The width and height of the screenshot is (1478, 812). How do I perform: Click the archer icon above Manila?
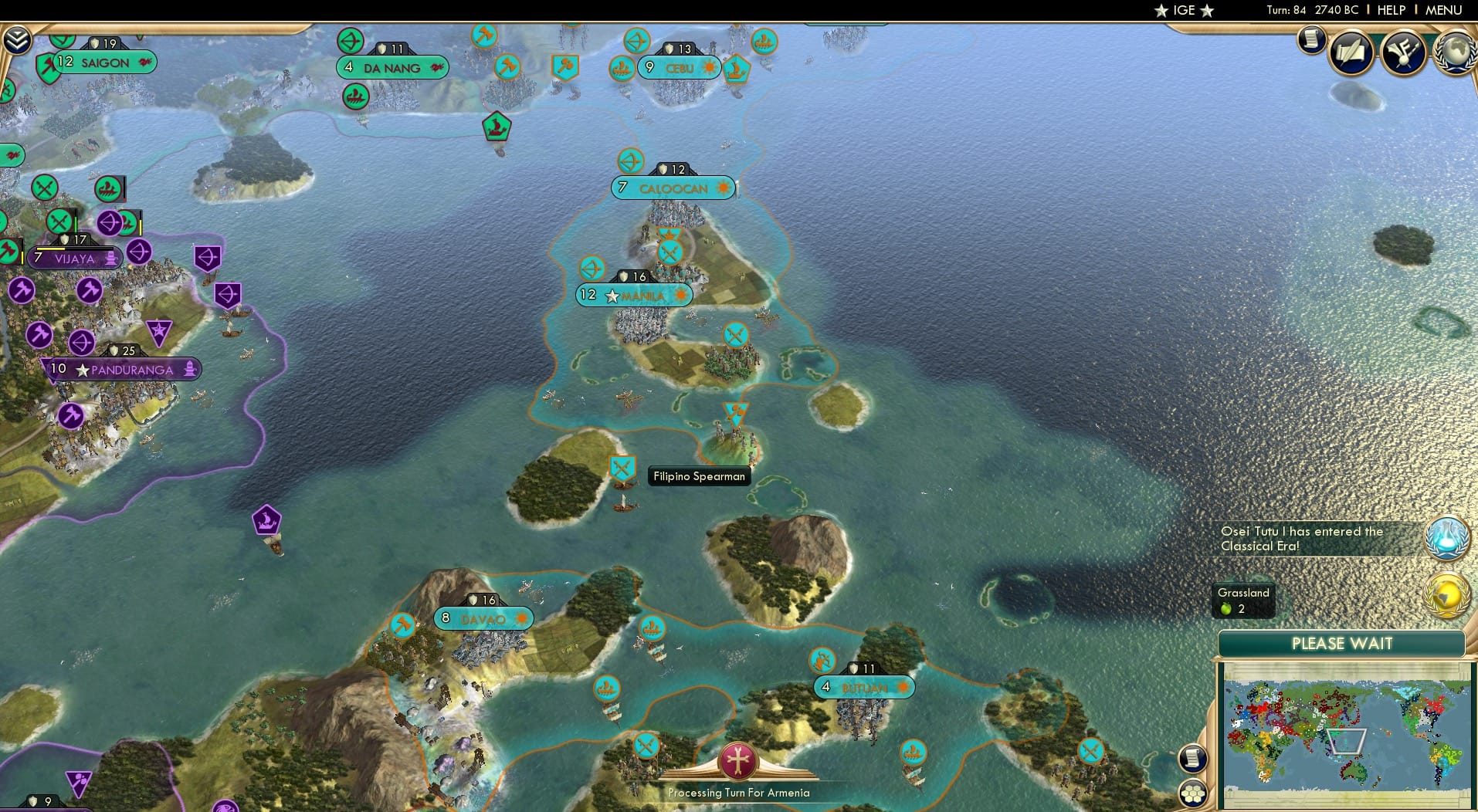(x=592, y=269)
